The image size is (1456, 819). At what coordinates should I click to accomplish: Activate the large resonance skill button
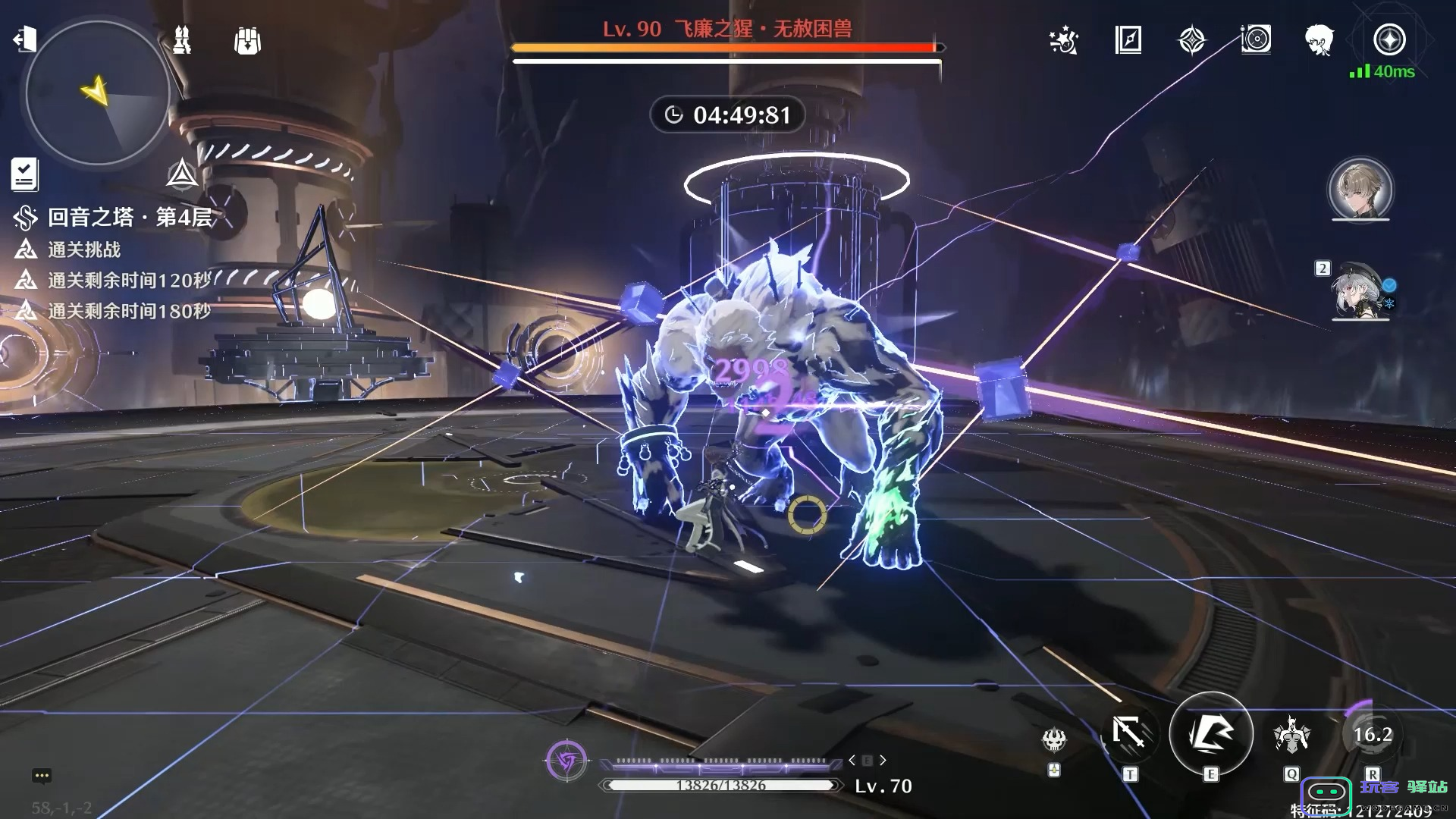click(x=1211, y=733)
